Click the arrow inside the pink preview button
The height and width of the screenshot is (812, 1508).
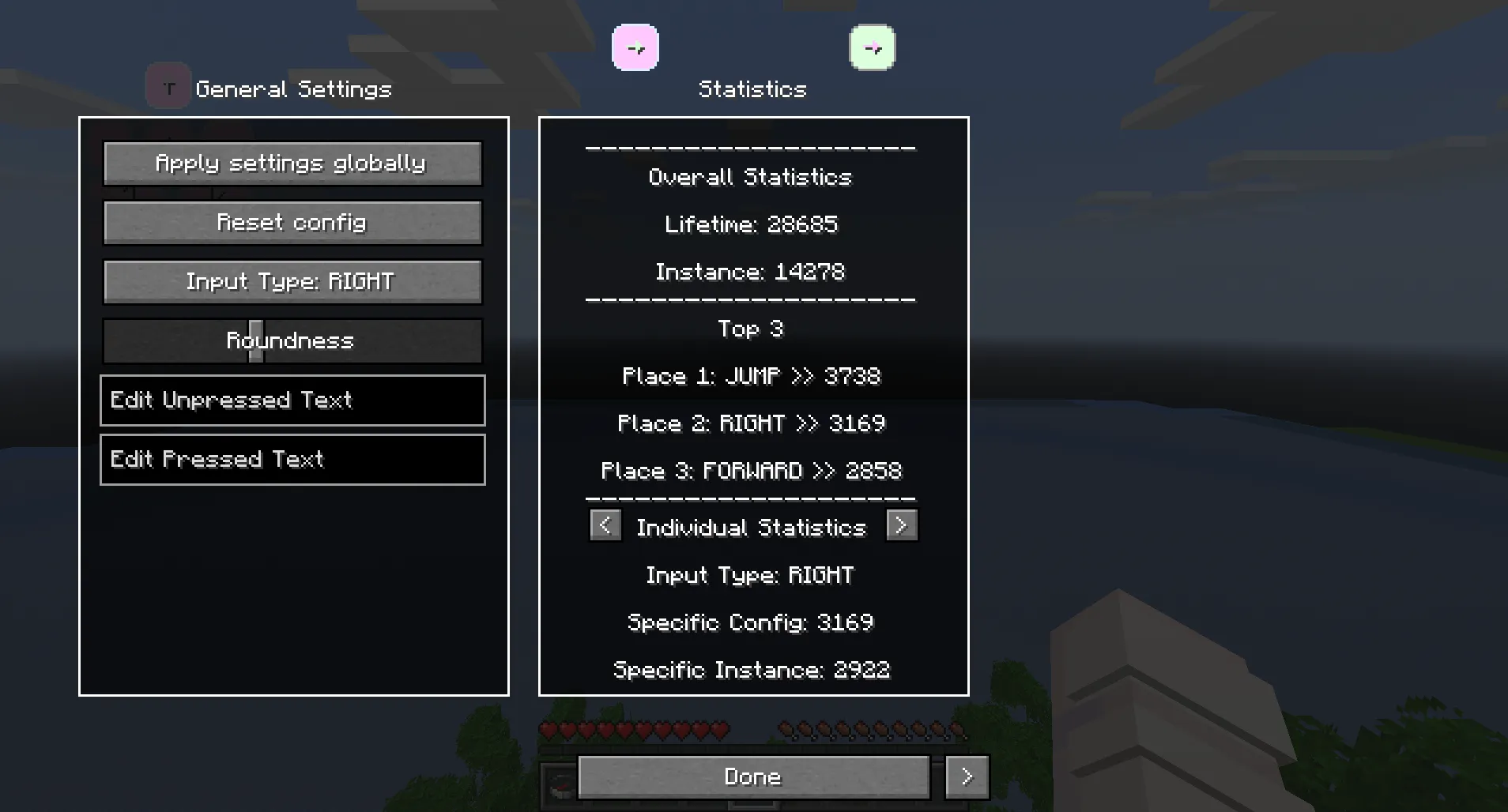click(636, 47)
